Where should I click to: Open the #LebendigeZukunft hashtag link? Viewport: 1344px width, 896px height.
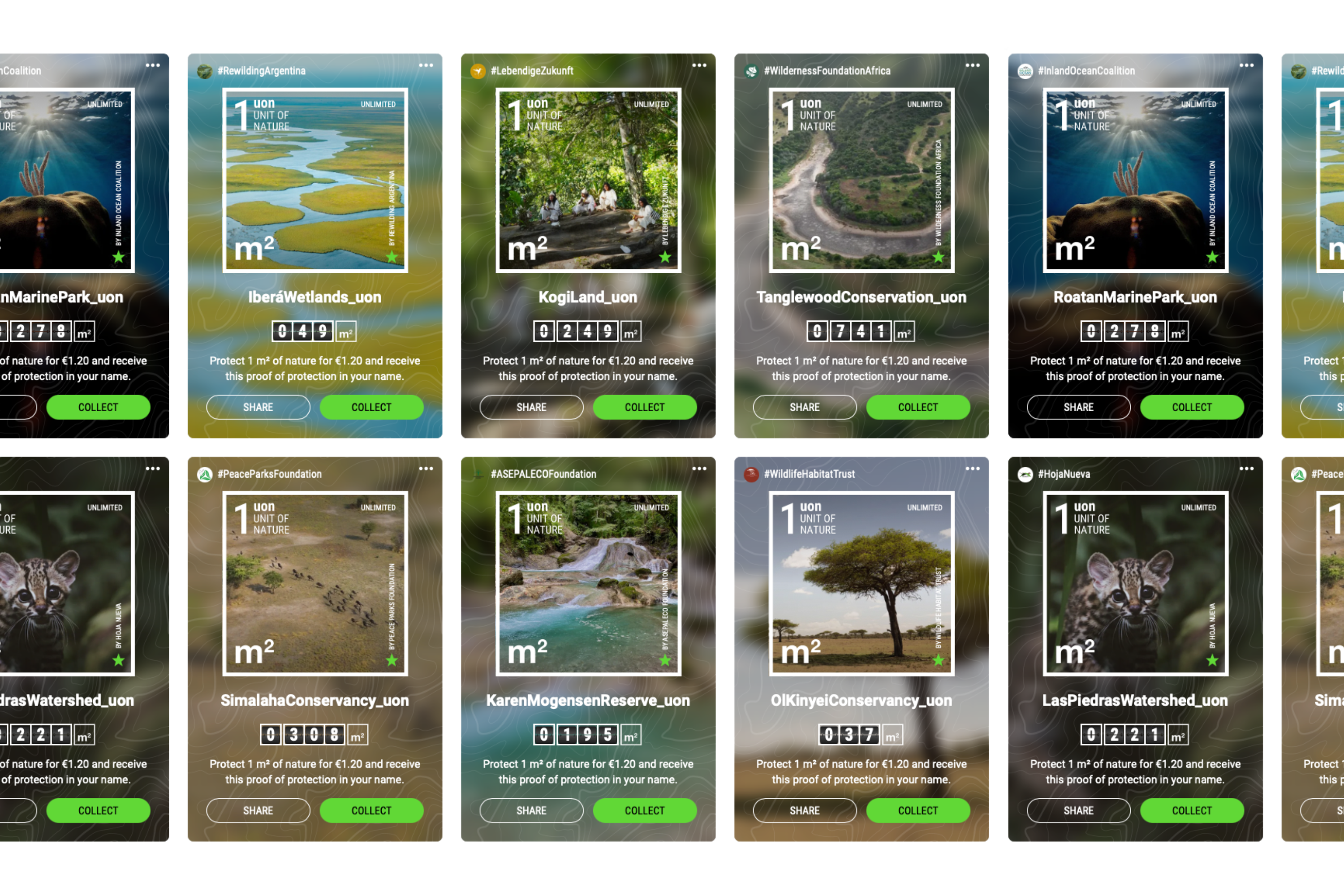(x=531, y=71)
